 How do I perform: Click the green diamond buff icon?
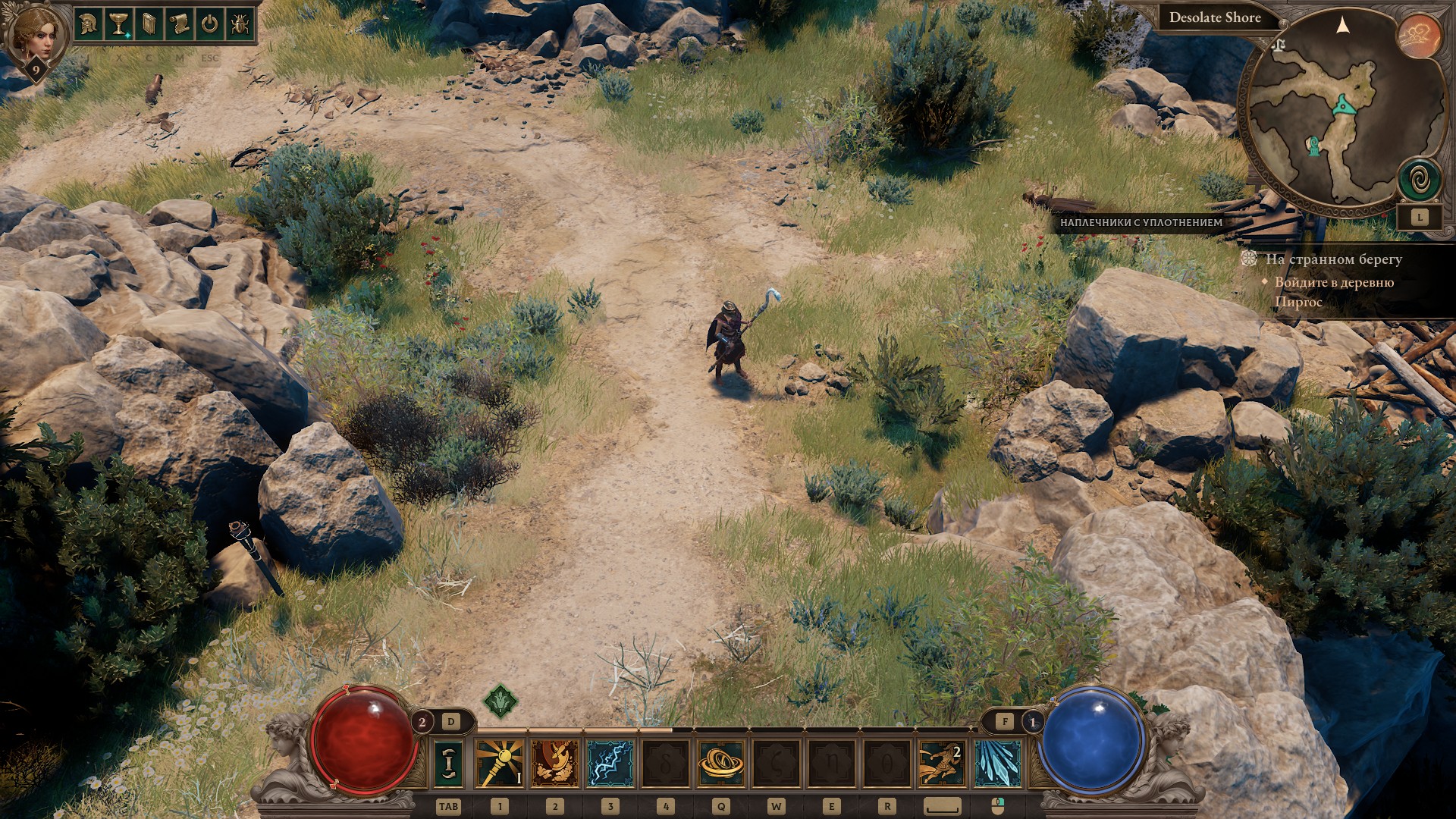500,701
